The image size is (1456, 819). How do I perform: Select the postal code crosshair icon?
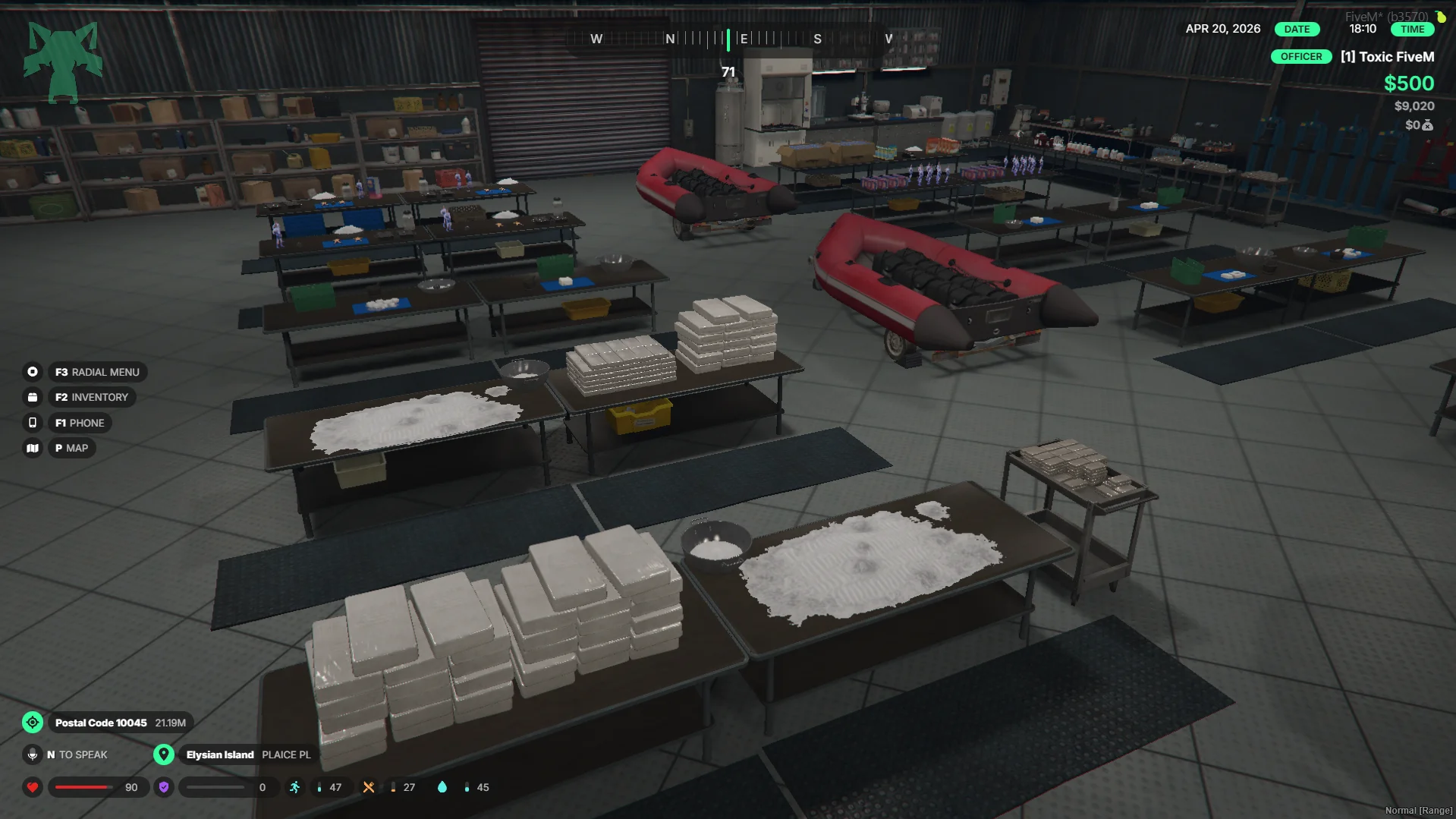click(x=33, y=723)
